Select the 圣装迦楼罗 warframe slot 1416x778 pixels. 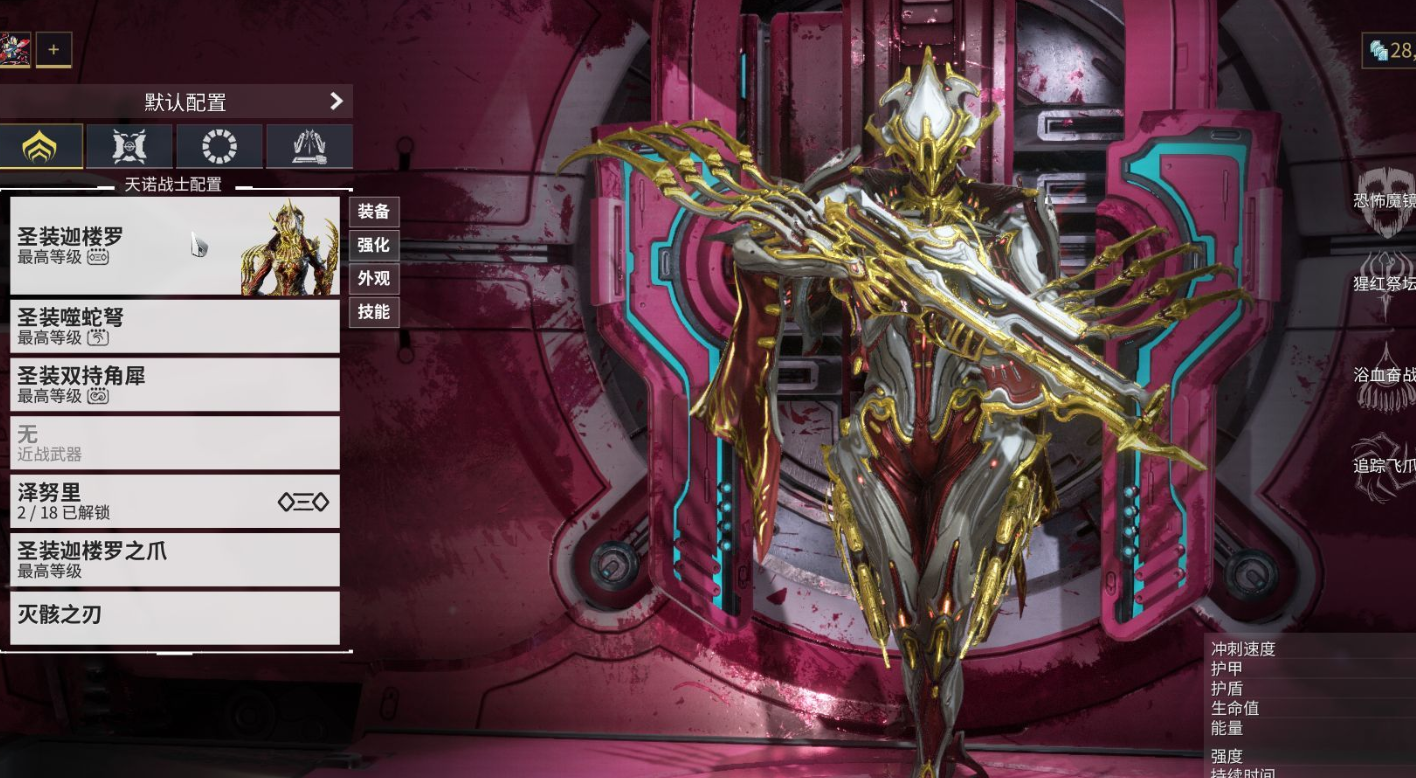click(x=175, y=246)
